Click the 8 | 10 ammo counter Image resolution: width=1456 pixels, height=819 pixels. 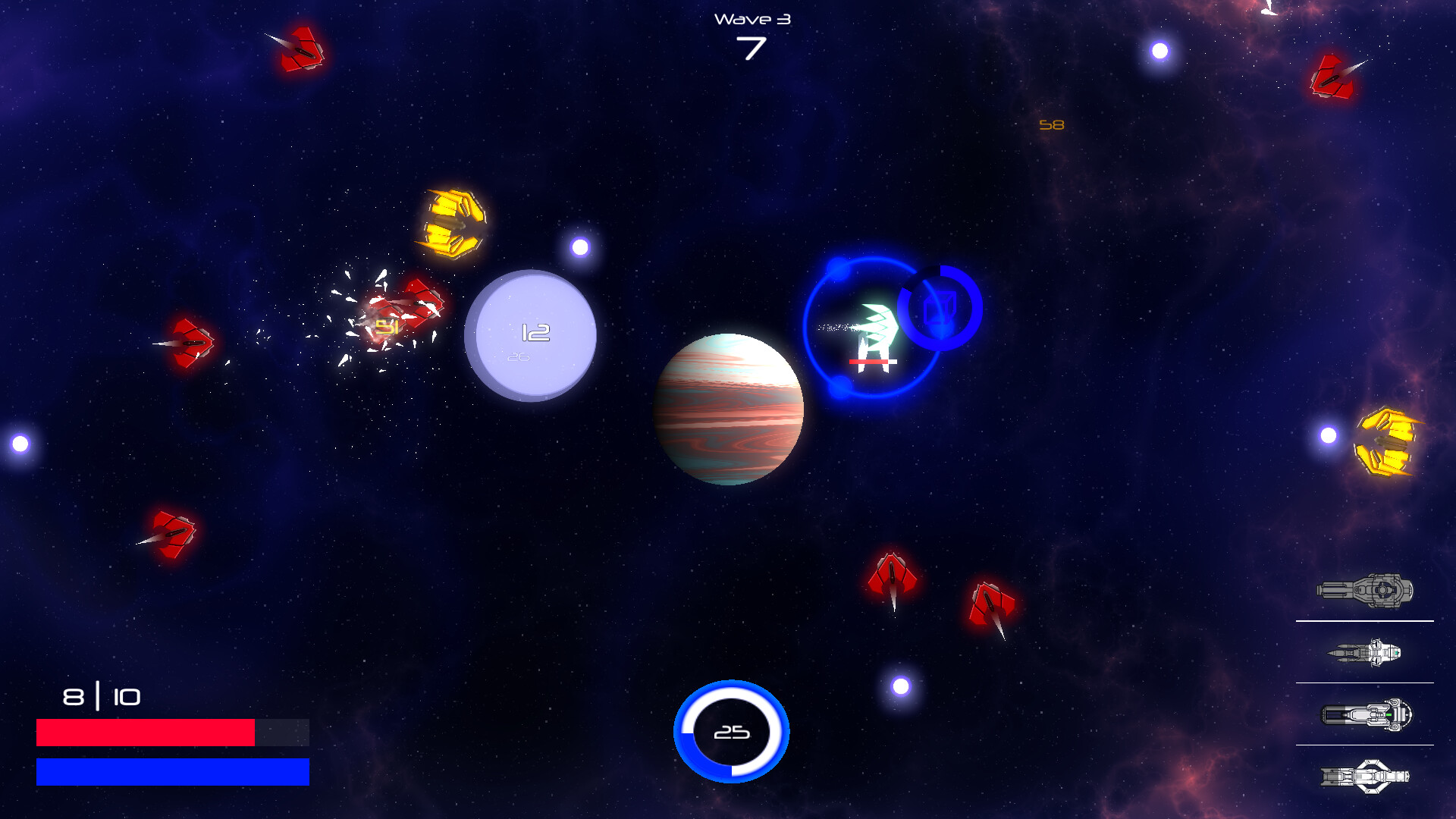[99, 698]
